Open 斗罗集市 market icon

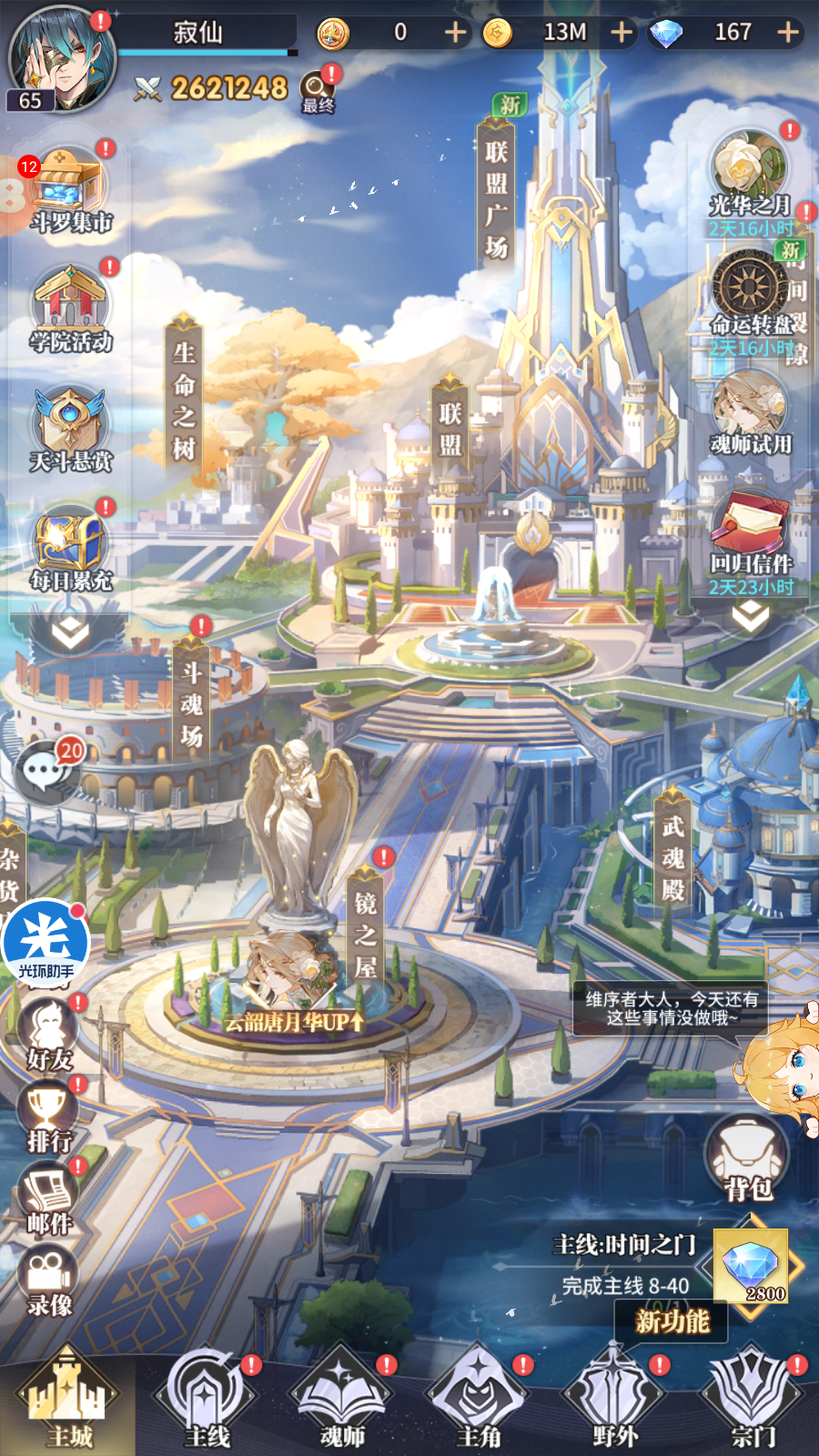tap(71, 191)
